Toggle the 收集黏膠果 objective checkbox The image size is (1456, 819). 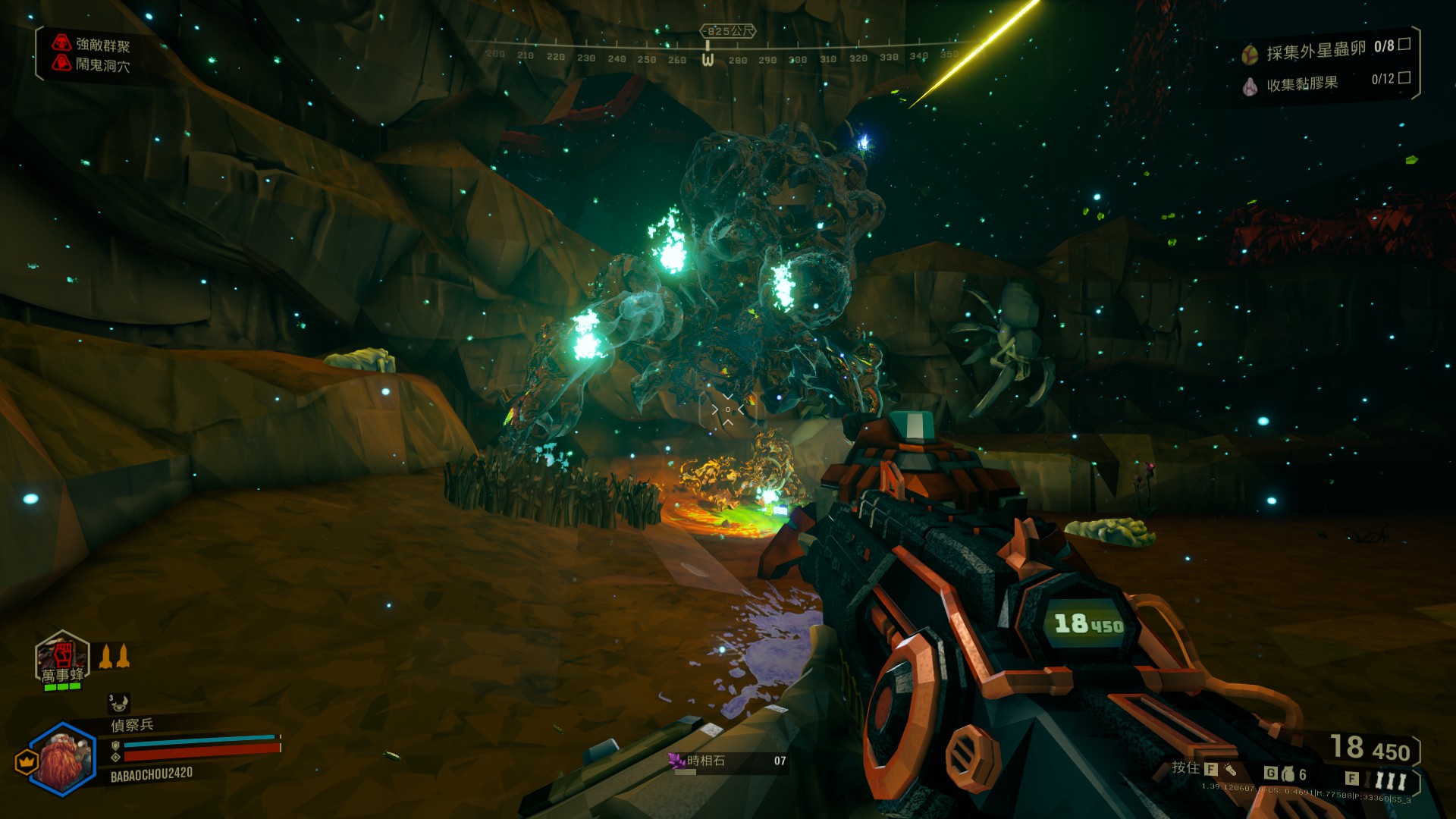pyautogui.click(x=1404, y=77)
